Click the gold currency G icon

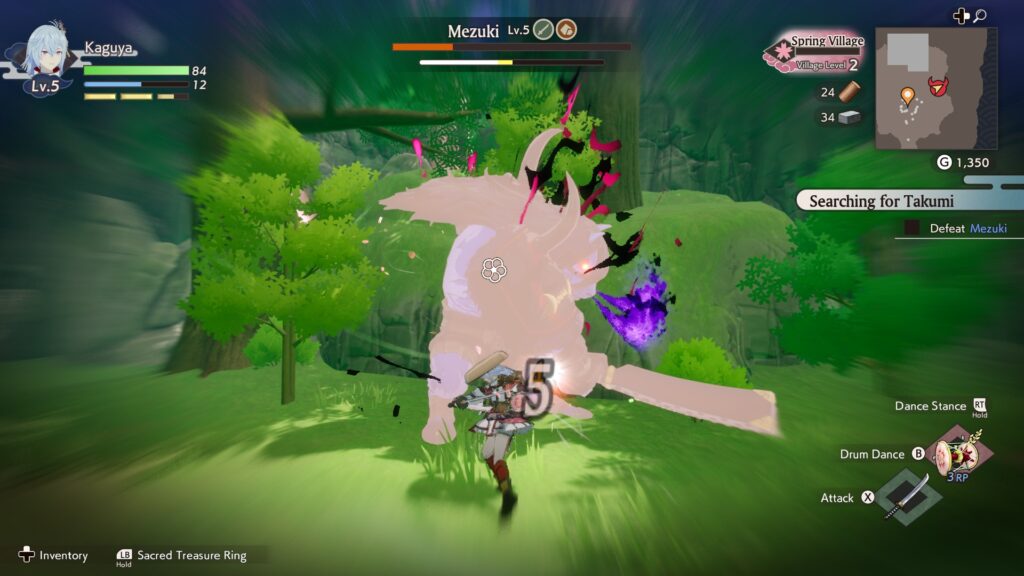click(944, 162)
